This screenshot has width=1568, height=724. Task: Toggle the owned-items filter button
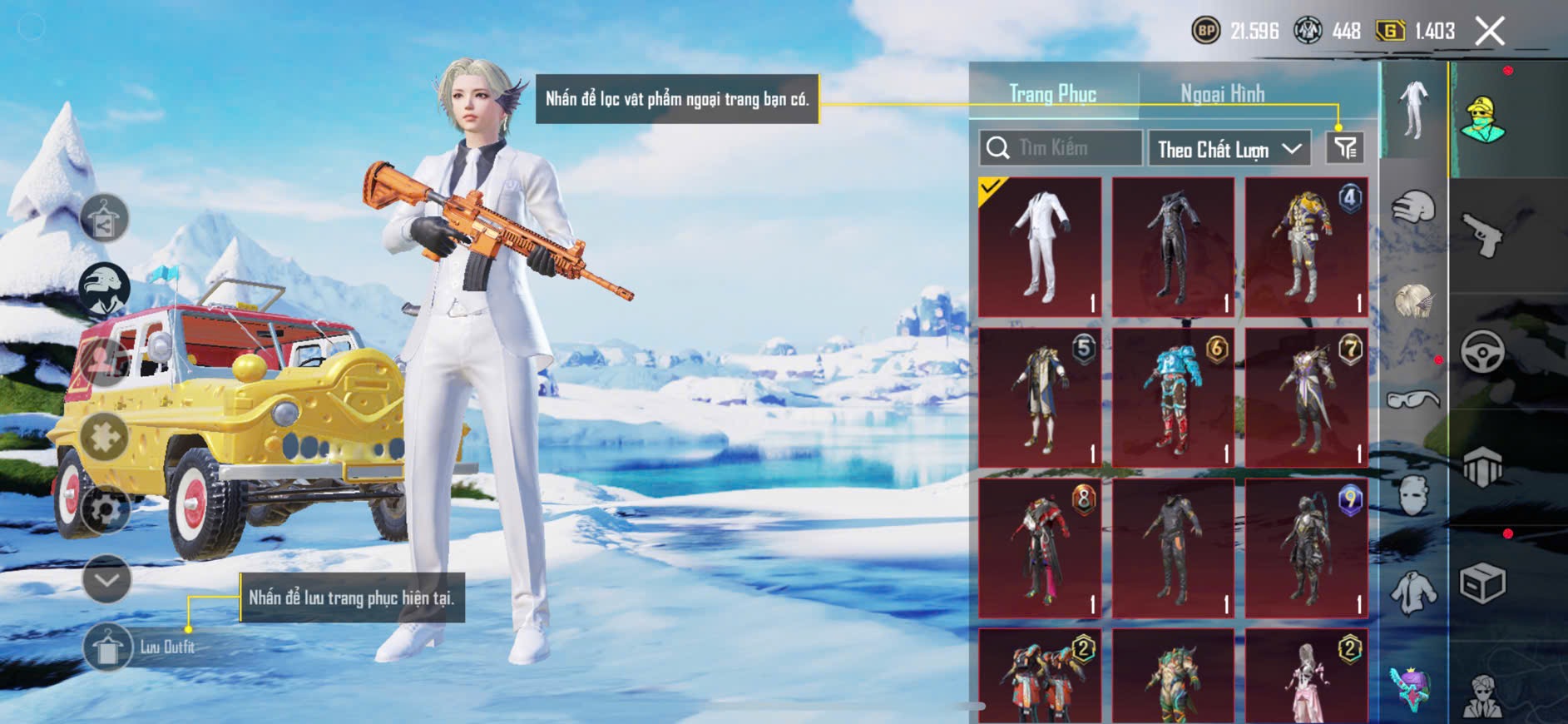tap(1345, 148)
